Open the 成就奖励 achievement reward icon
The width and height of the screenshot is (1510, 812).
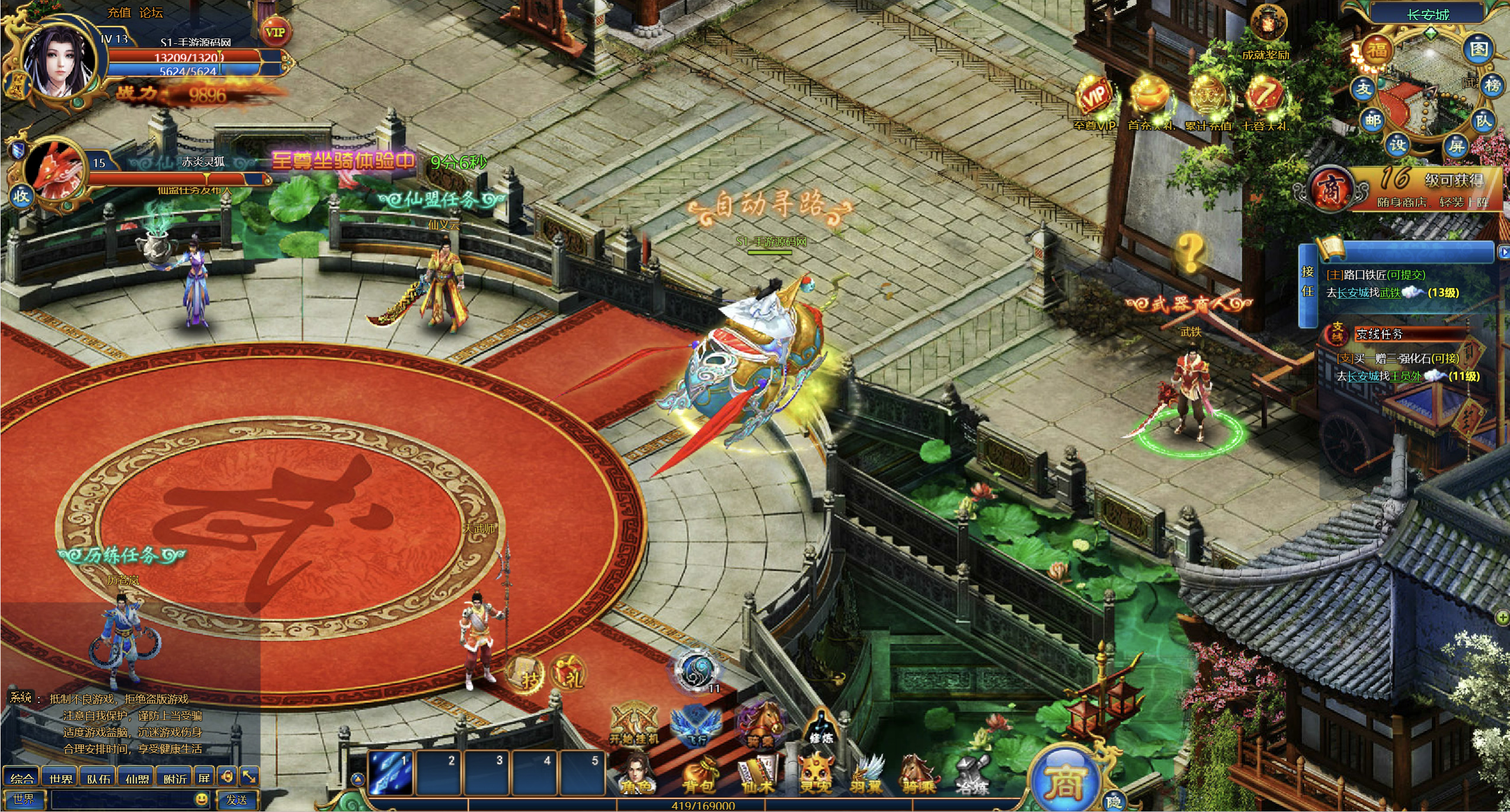pyautogui.click(x=1268, y=27)
